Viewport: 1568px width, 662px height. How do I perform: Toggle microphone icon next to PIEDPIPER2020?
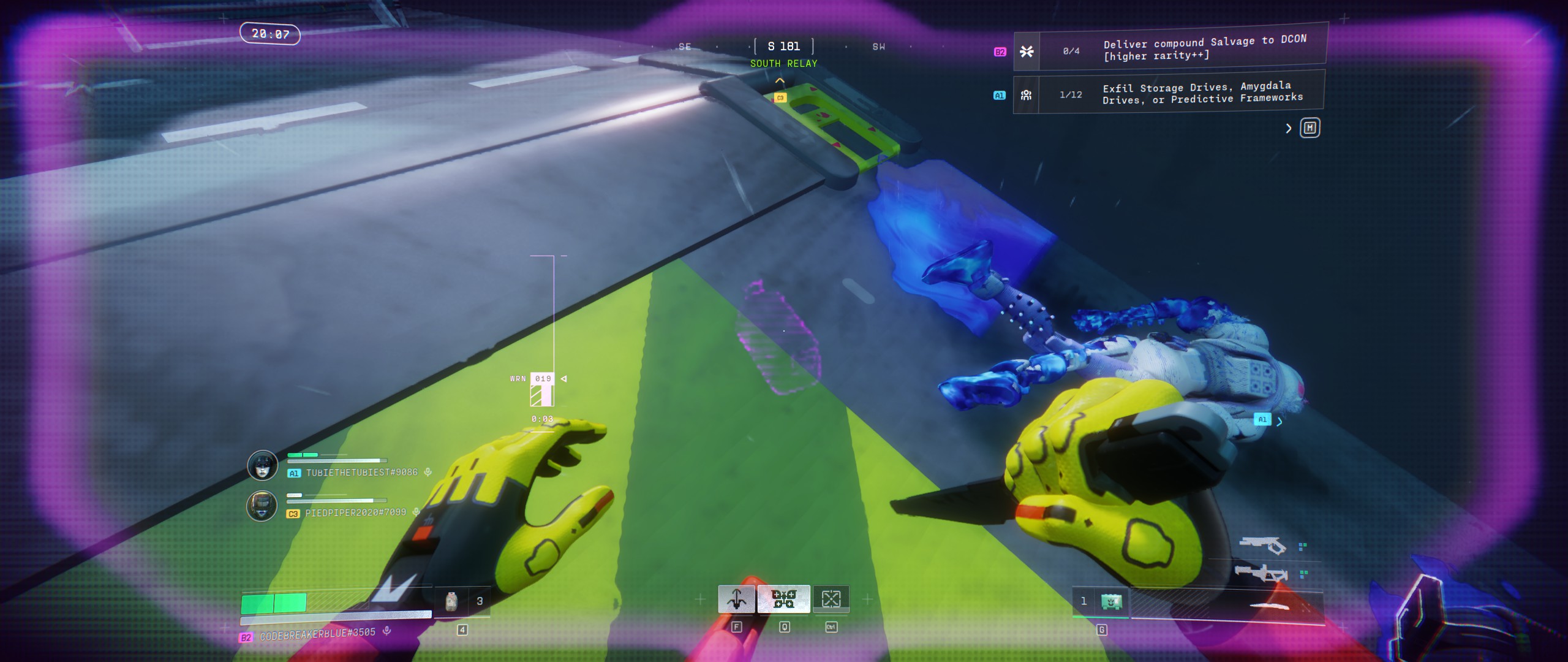point(417,512)
